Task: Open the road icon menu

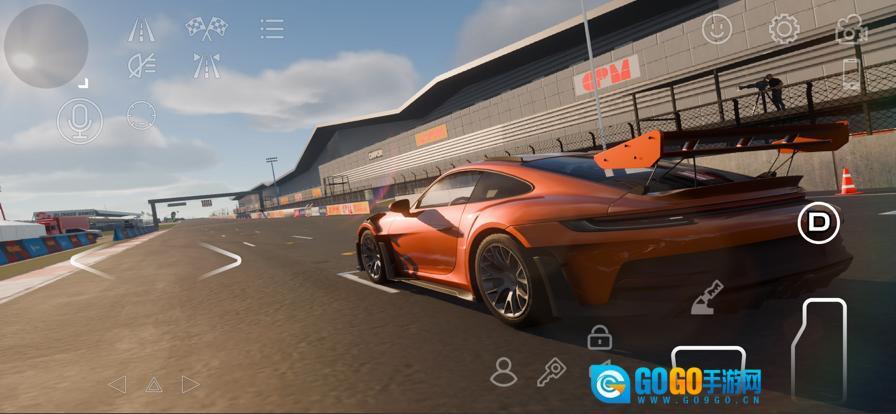Action: coord(141,29)
